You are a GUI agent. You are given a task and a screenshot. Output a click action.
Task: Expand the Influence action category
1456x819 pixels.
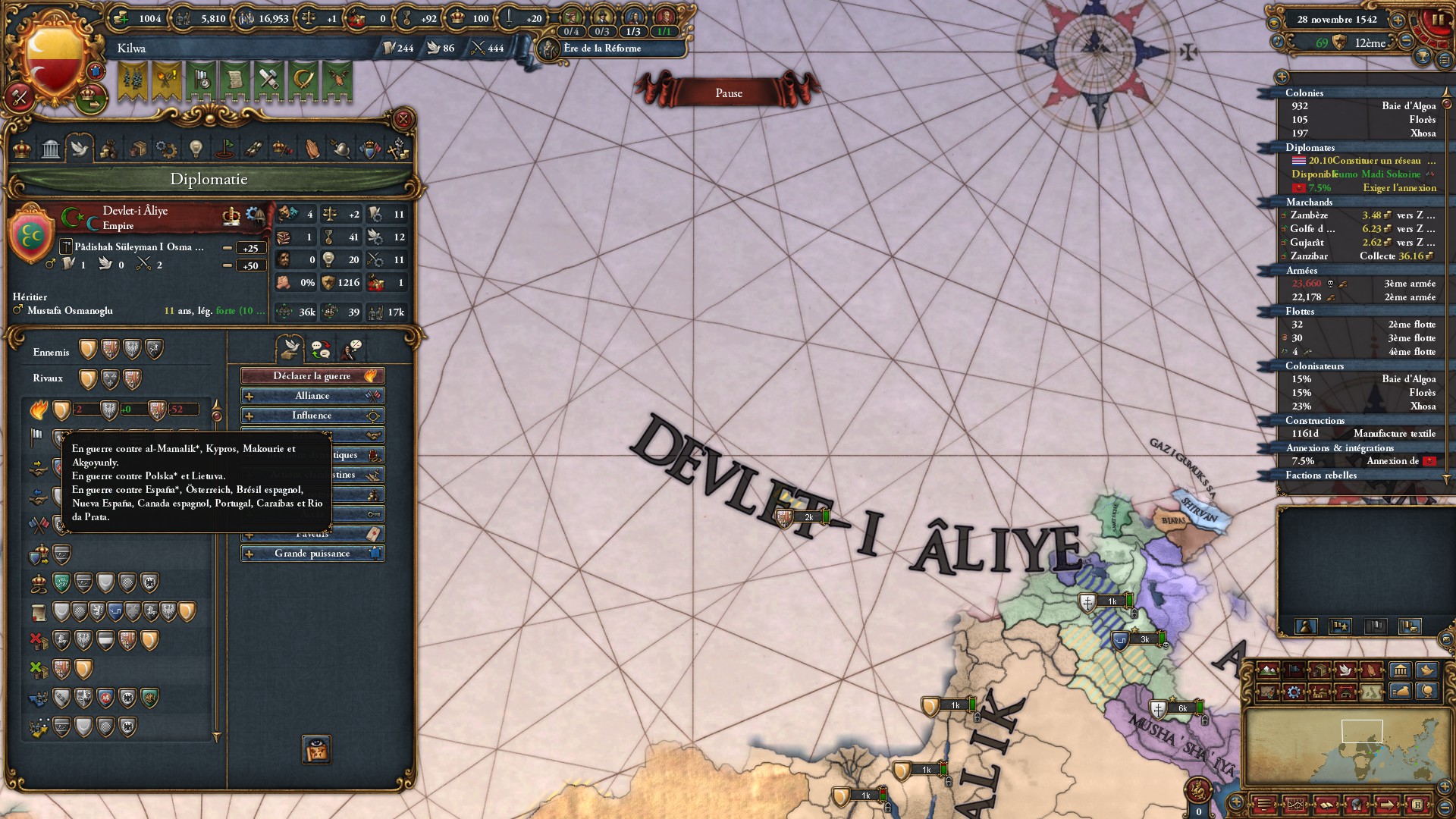[312, 416]
